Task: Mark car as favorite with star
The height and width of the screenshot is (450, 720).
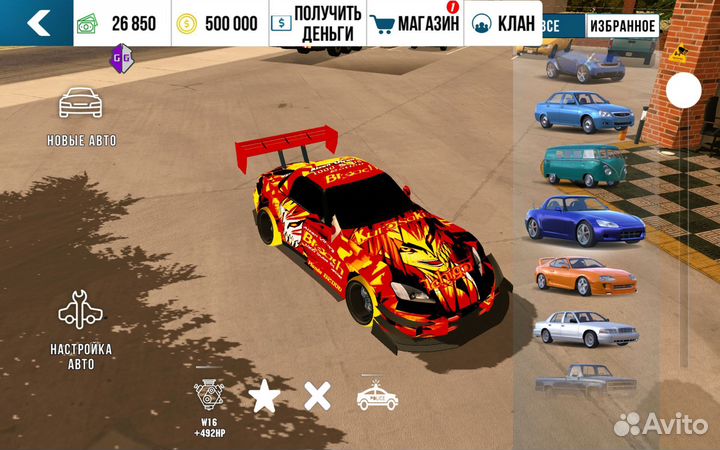Action: click(265, 396)
